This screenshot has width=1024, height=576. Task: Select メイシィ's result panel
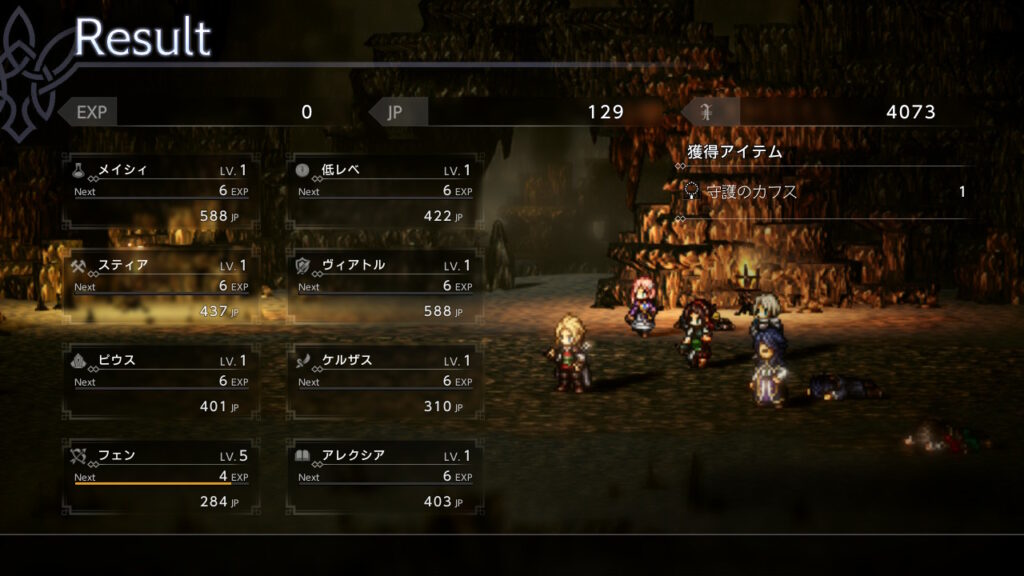(161, 192)
